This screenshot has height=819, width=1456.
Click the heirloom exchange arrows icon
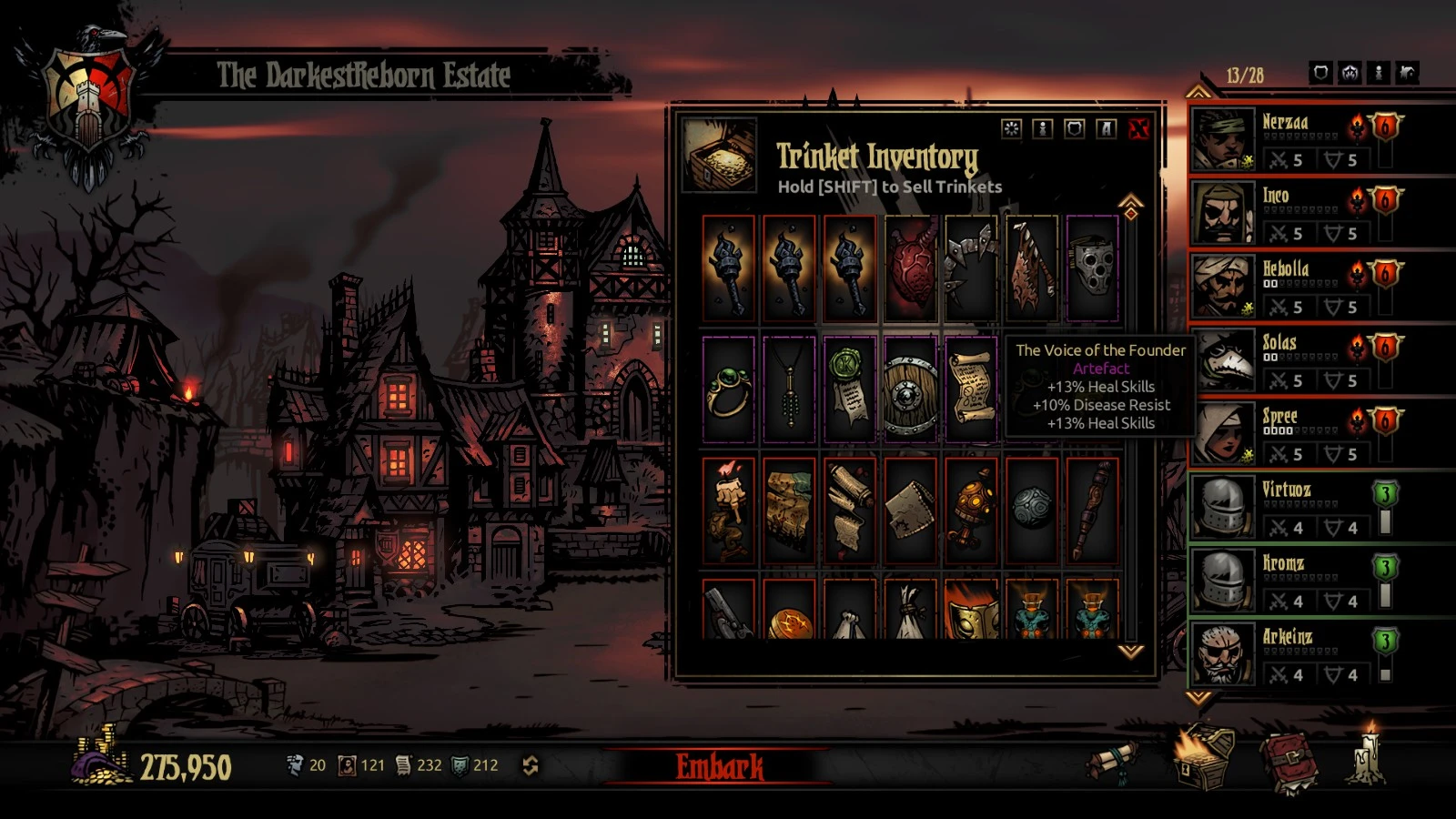point(531,765)
